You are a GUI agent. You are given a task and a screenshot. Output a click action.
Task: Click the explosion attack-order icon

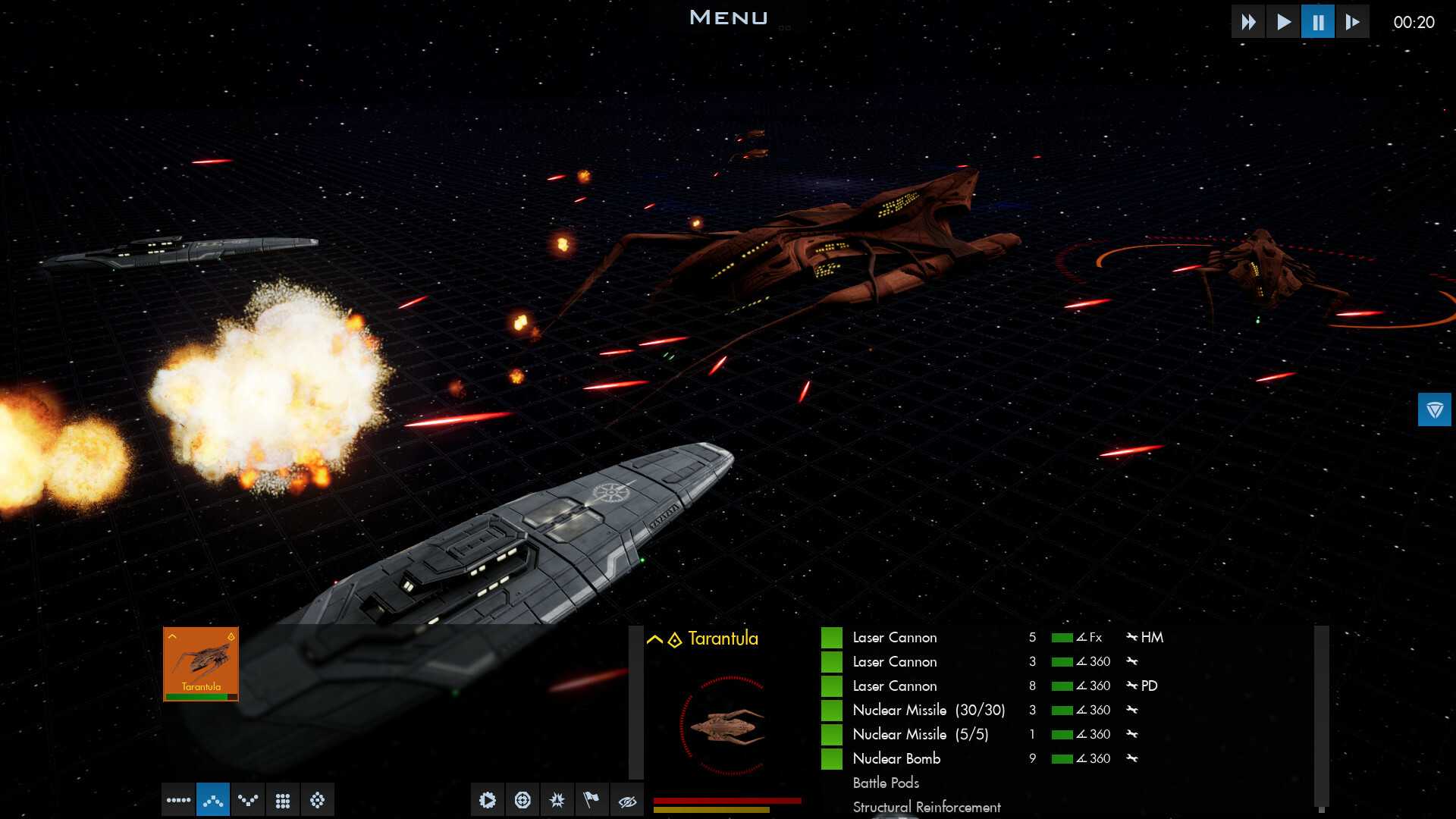point(558,800)
